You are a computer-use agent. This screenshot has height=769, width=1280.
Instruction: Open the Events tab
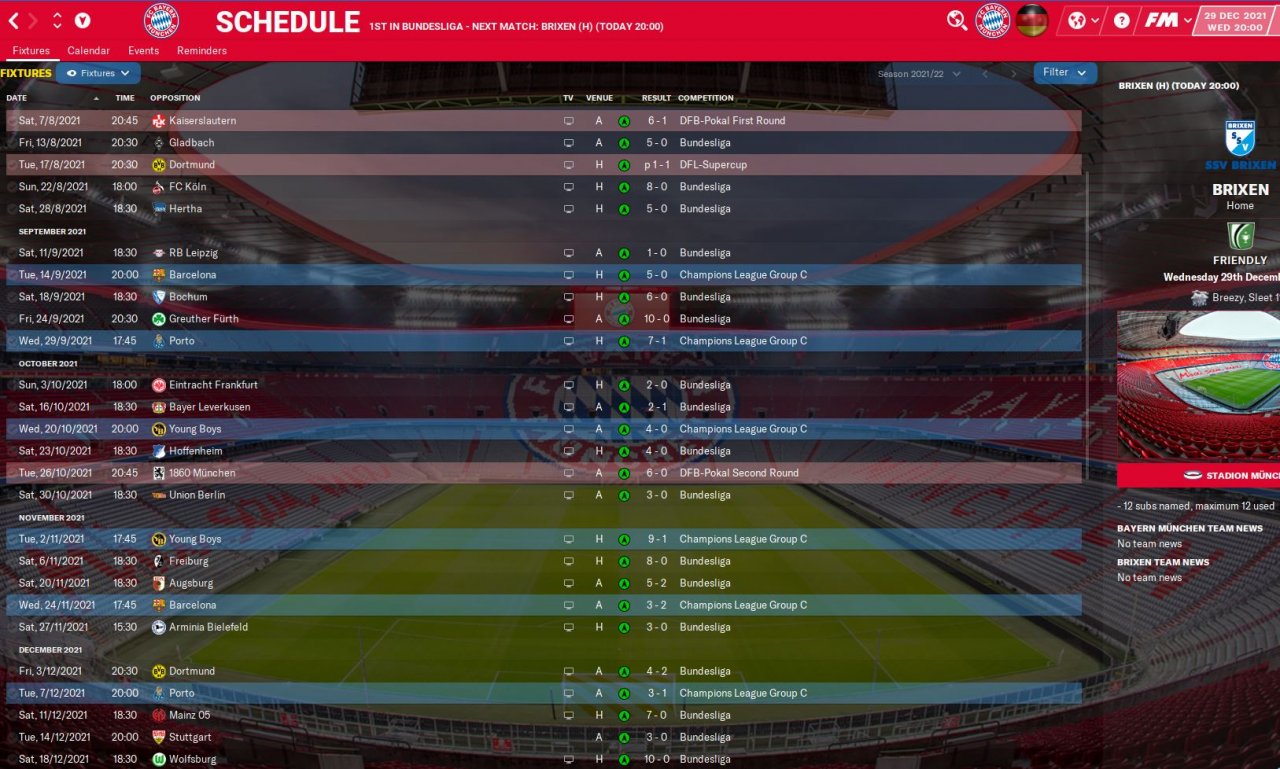point(143,50)
